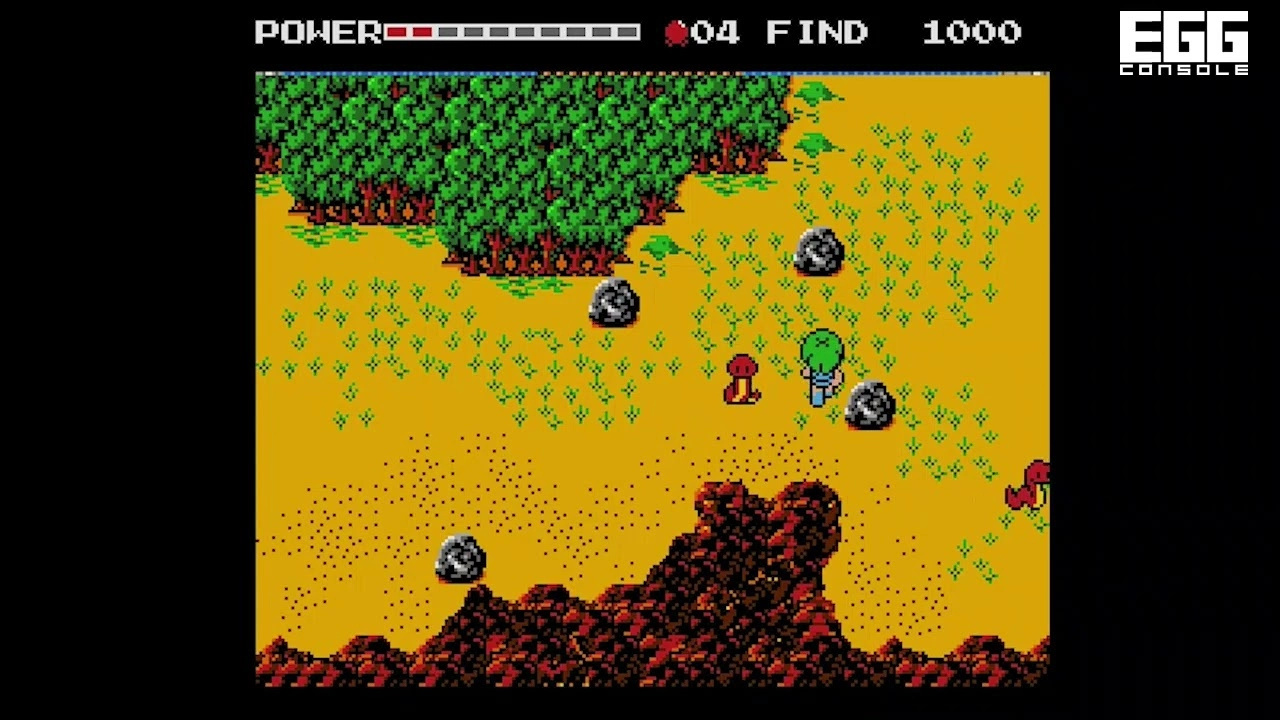Click the boulder in the middle grass field
The width and height of the screenshot is (1280, 720).
tap(613, 302)
